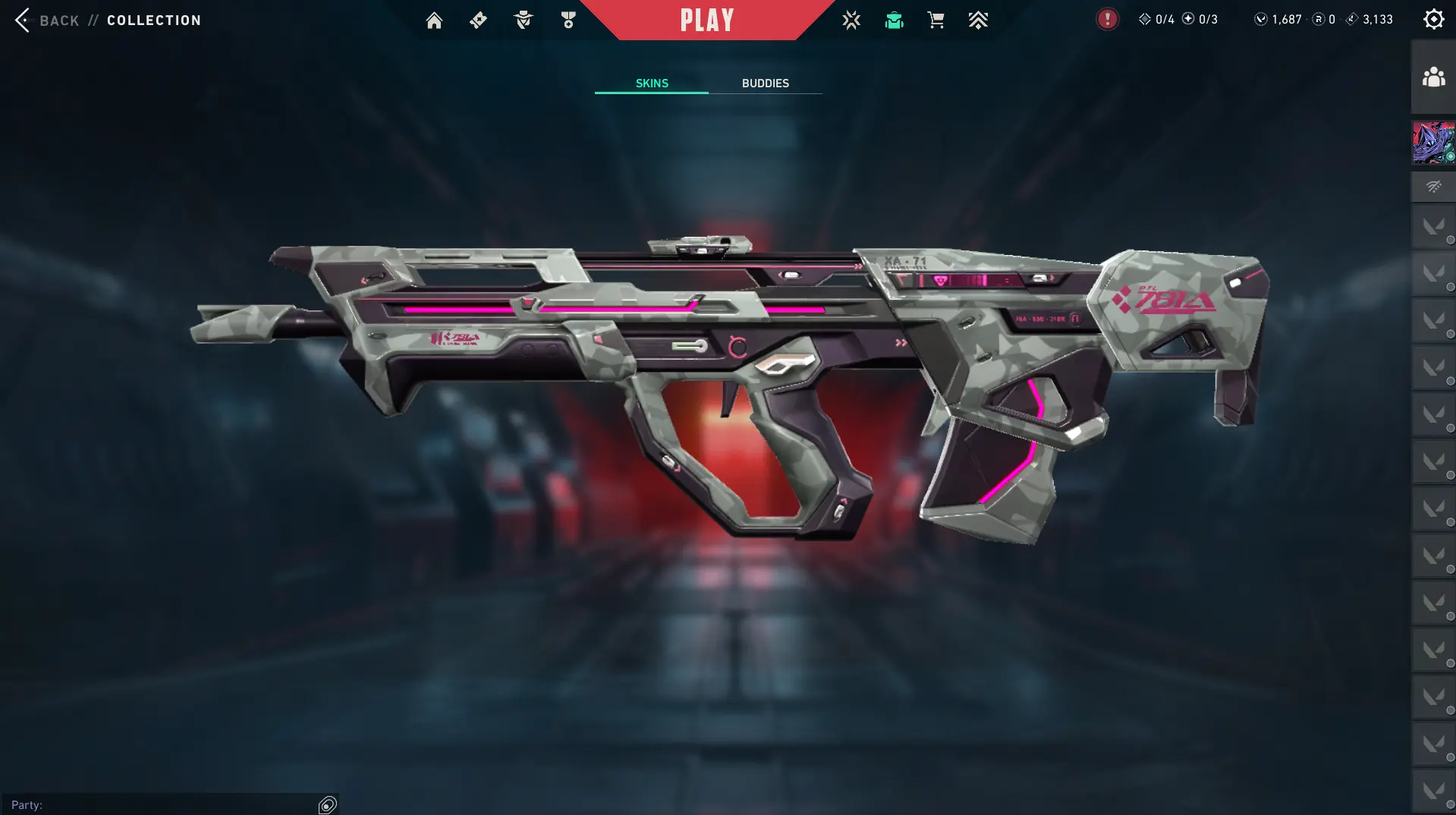
Task: Select the Skins tab
Action: [x=652, y=83]
